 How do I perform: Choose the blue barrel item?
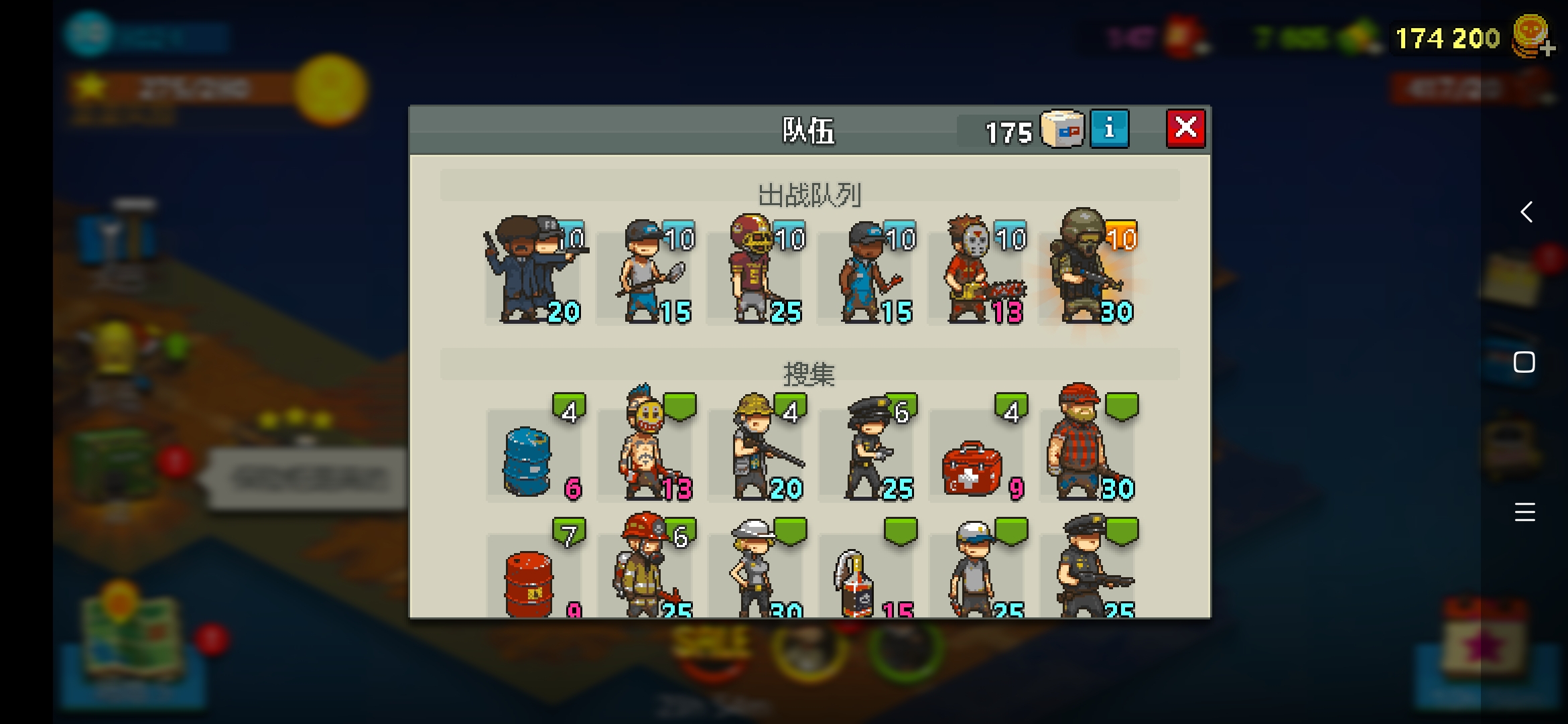pos(529,459)
